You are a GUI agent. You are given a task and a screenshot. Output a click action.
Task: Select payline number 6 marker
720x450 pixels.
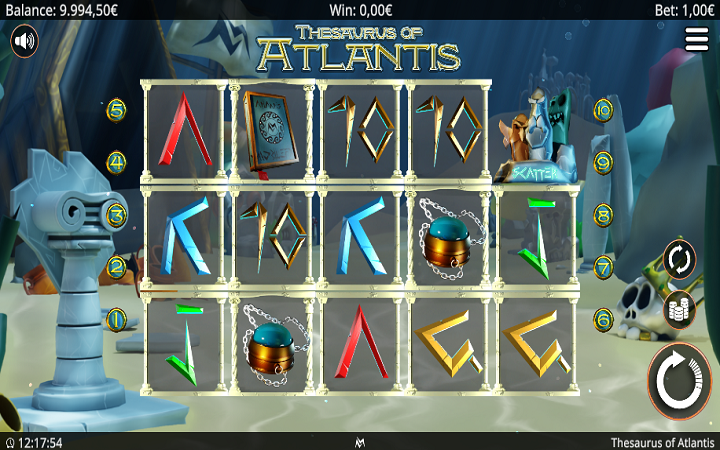pyautogui.click(x=603, y=320)
